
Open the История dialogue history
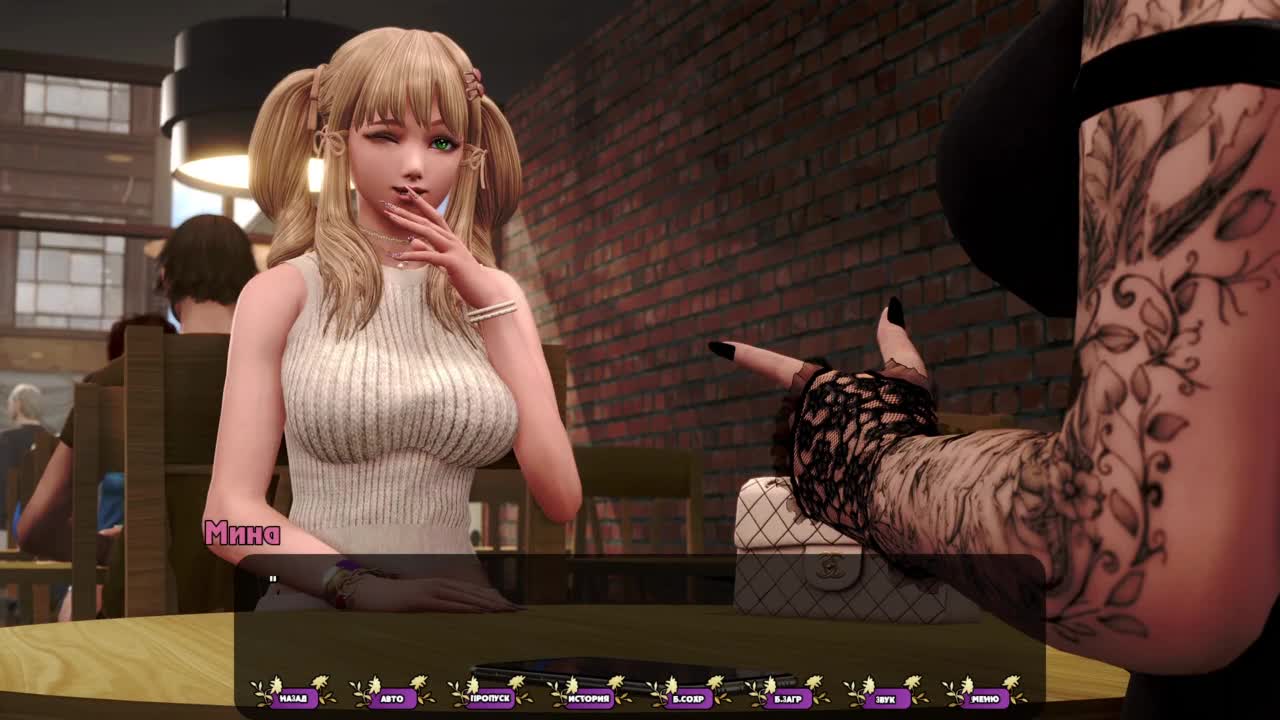tap(589, 698)
